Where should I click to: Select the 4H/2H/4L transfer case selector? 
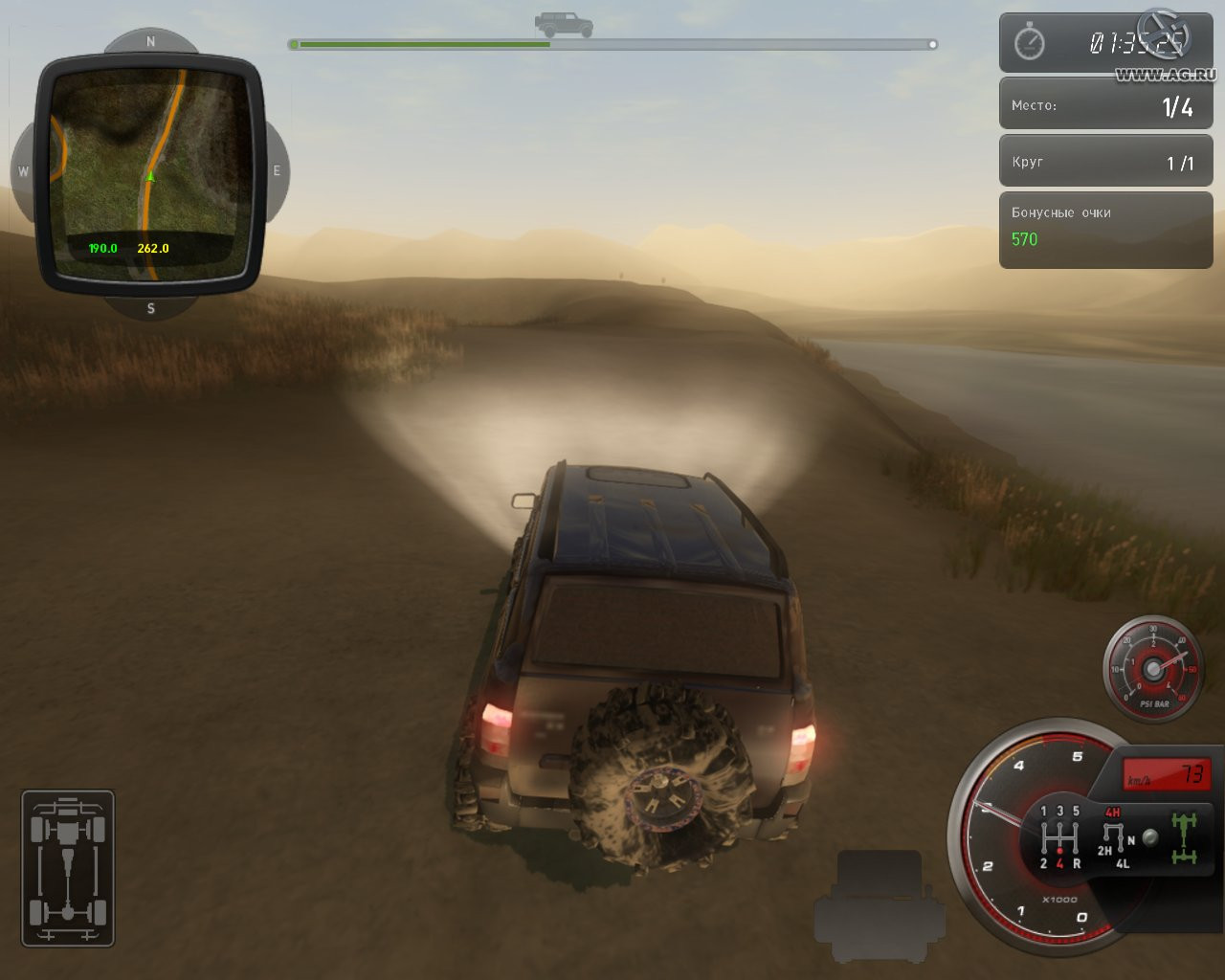pos(1114,837)
